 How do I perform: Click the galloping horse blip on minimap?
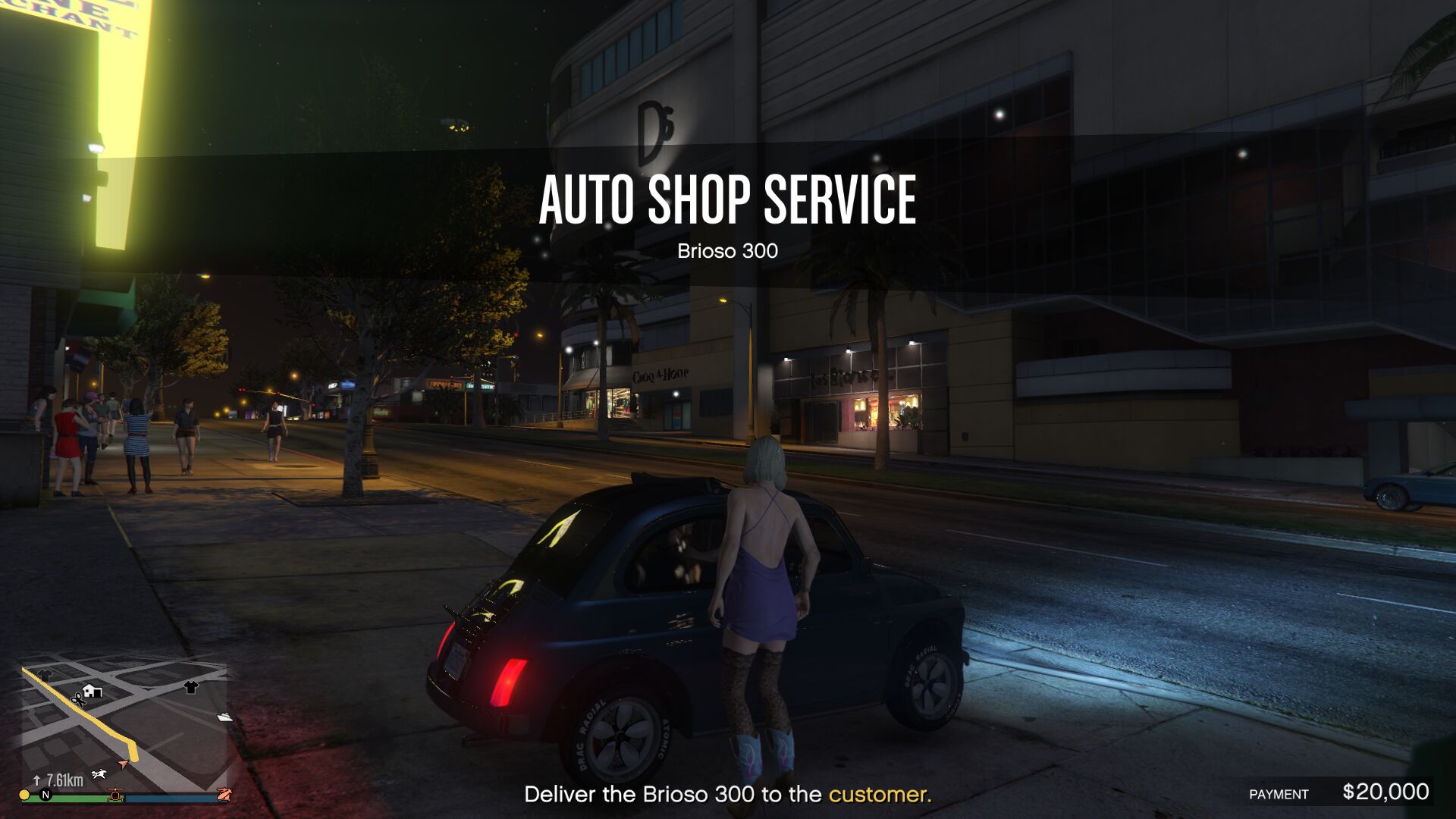99,774
